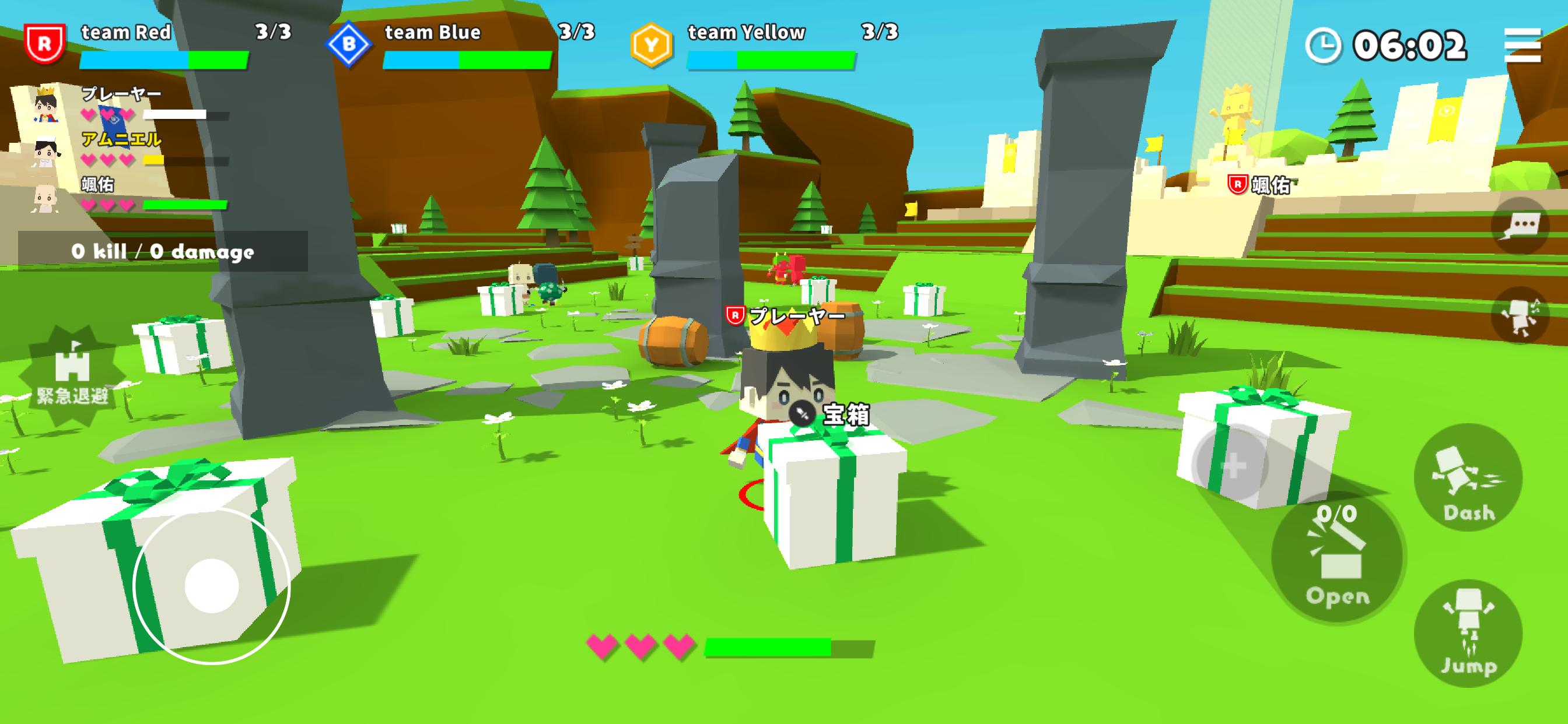The height and width of the screenshot is (724, 1568).
Task: Open the chat speech bubble
Action: (x=1520, y=226)
